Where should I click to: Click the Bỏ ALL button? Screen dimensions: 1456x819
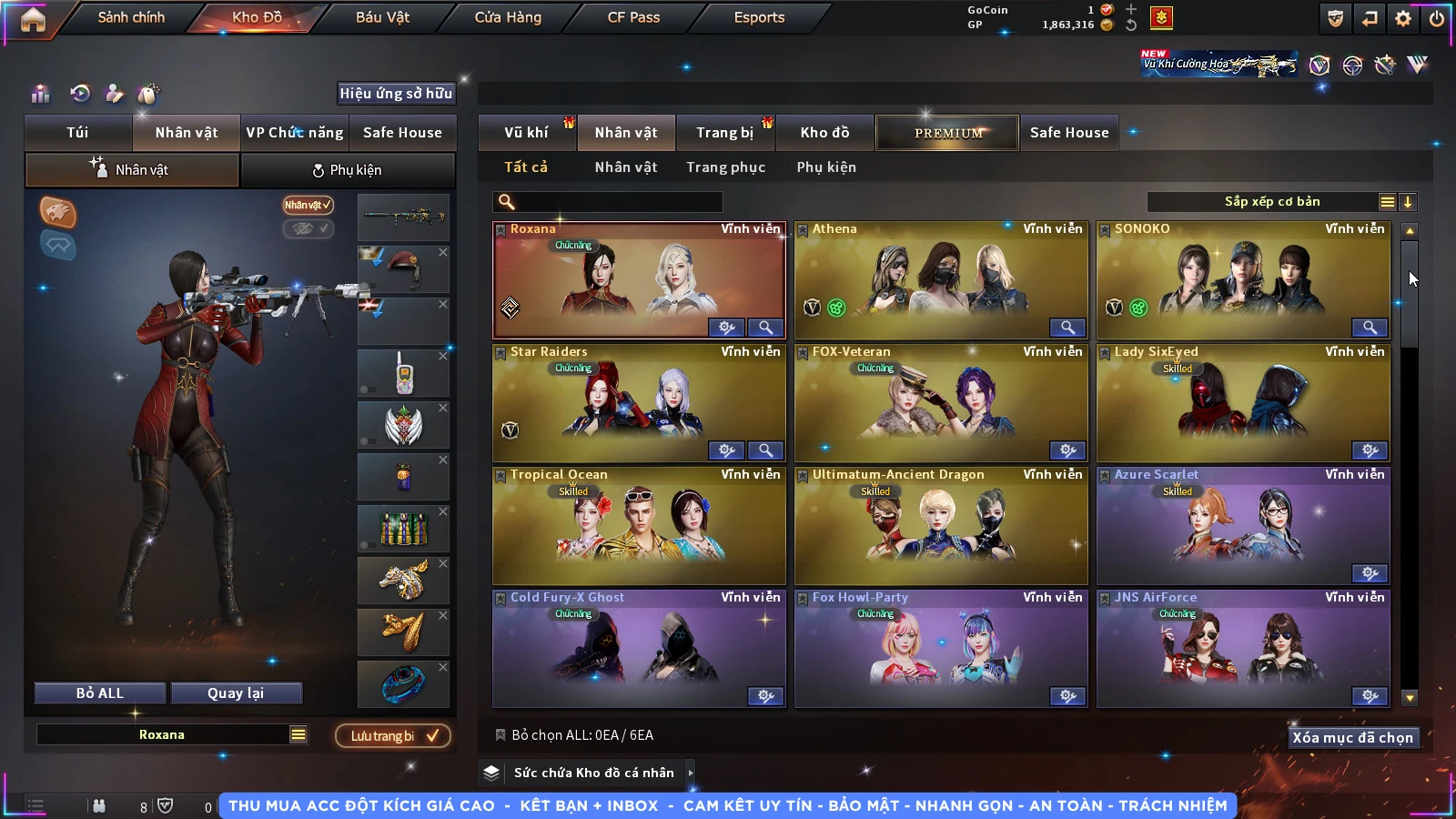click(x=100, y=693)
